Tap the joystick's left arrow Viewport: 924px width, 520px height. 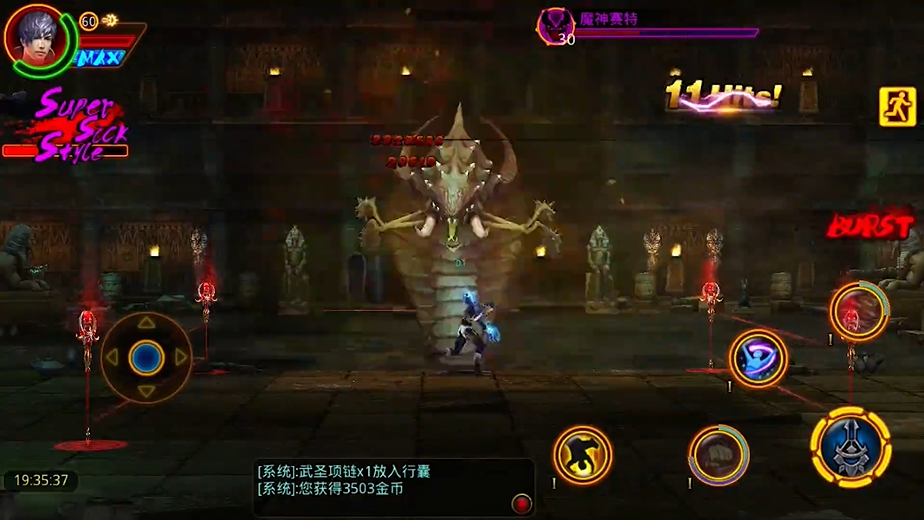113,357
